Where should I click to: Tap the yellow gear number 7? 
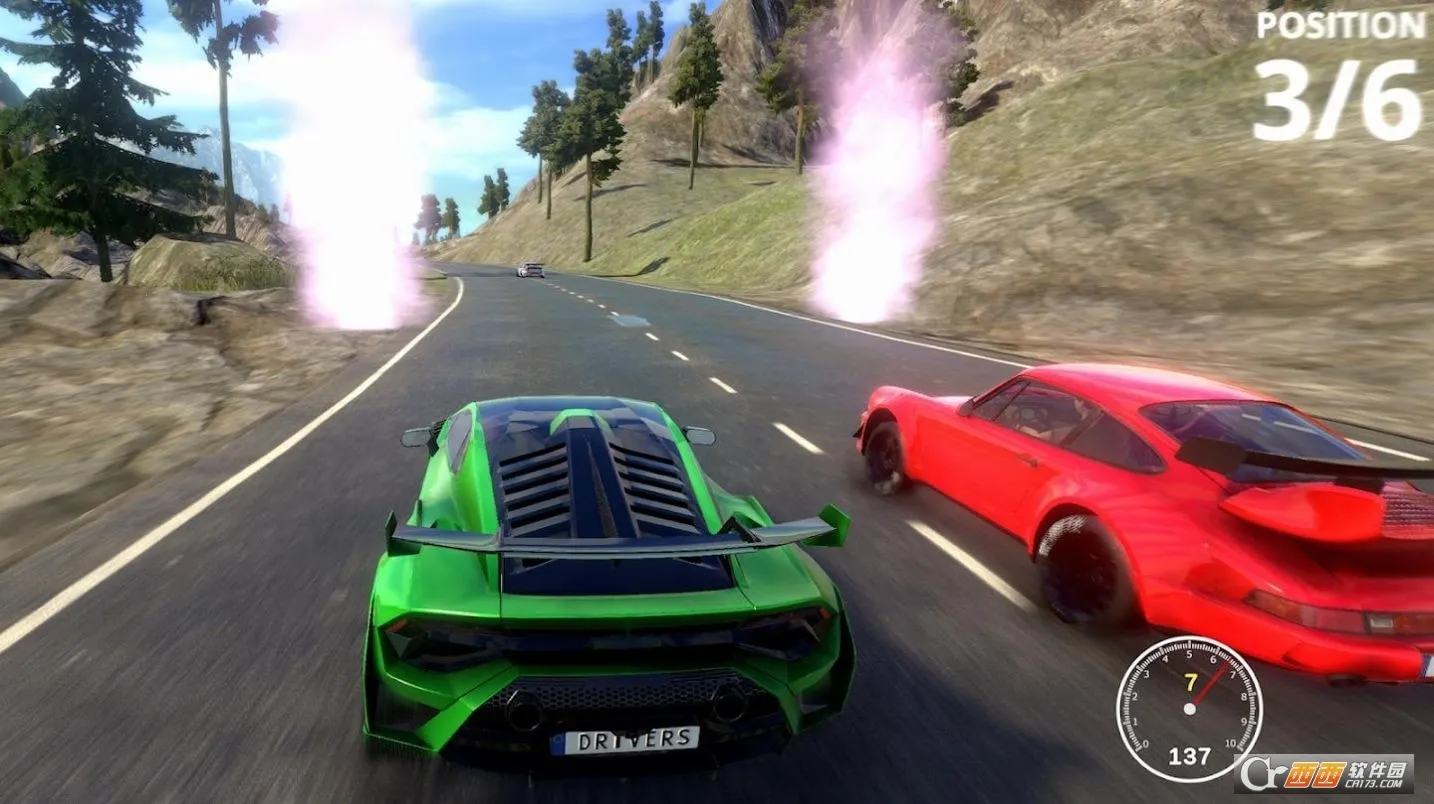tap(1190, 682)
